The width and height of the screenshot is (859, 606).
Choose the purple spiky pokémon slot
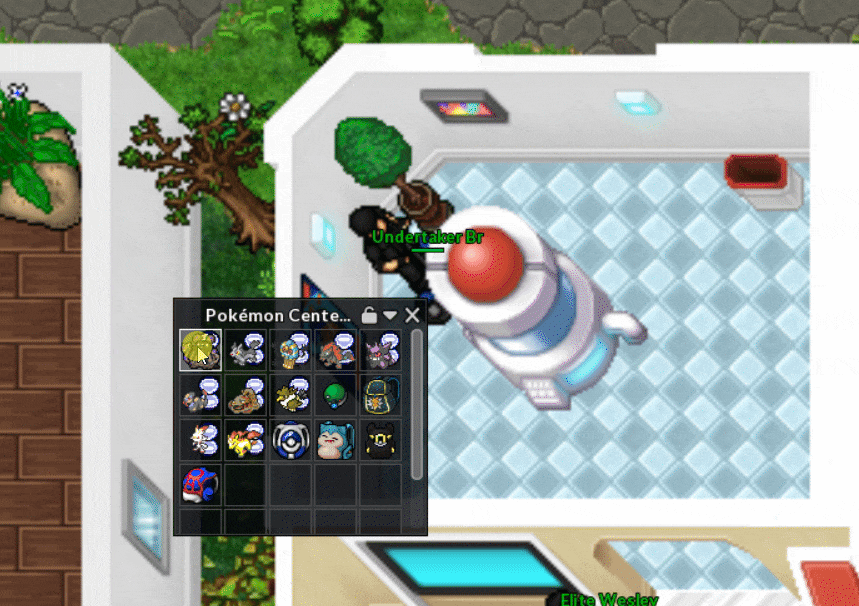point(380,350)
